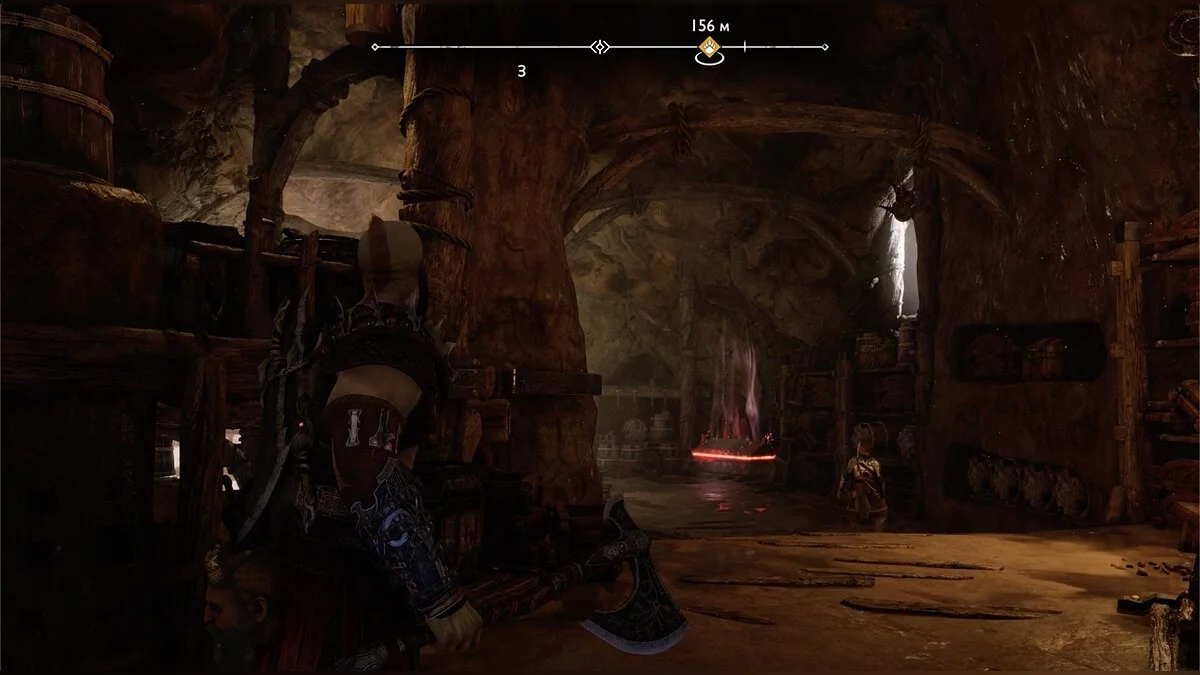
Task: Click the diamond center indicator on compass
Action: click(600, 47)
